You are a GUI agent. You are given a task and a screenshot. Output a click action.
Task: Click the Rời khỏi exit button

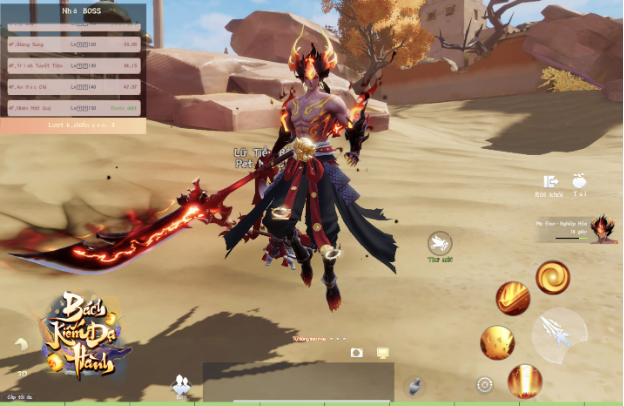(x=550, y=182)
